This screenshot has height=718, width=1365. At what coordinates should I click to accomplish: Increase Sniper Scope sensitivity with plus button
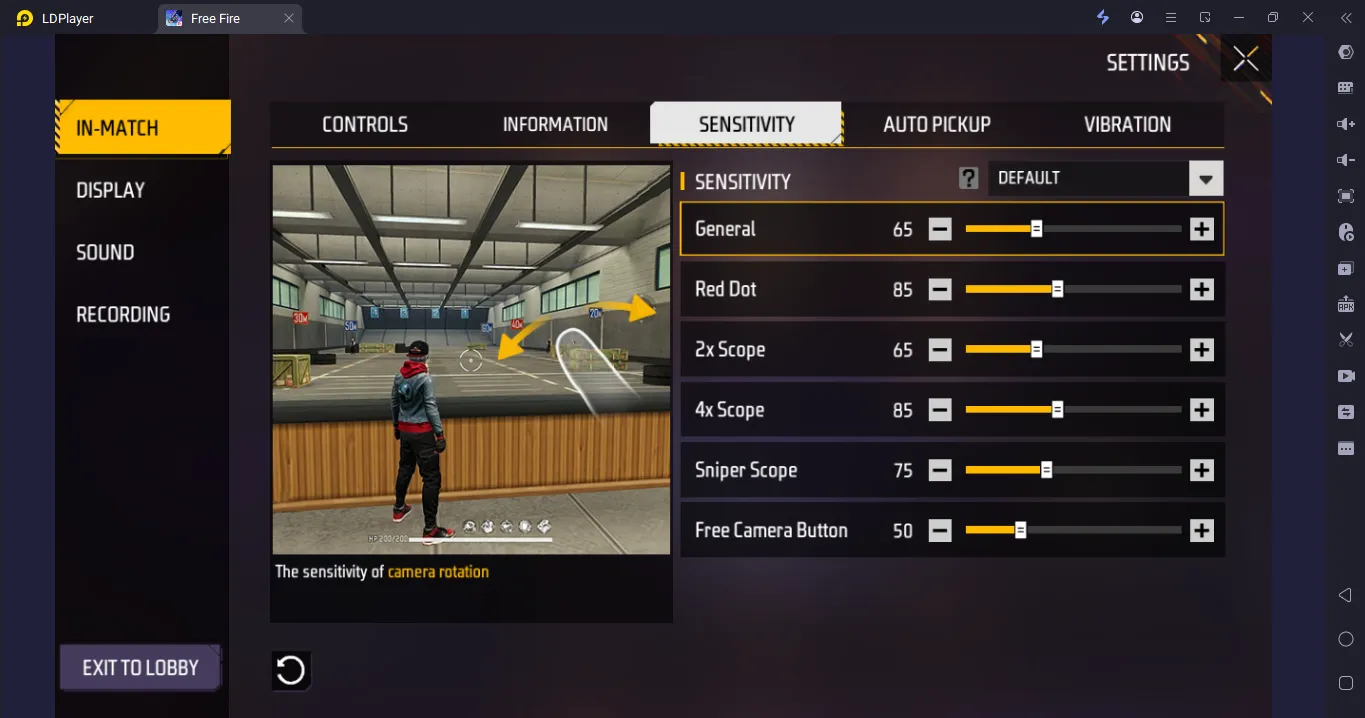(x=1201, y=470)
